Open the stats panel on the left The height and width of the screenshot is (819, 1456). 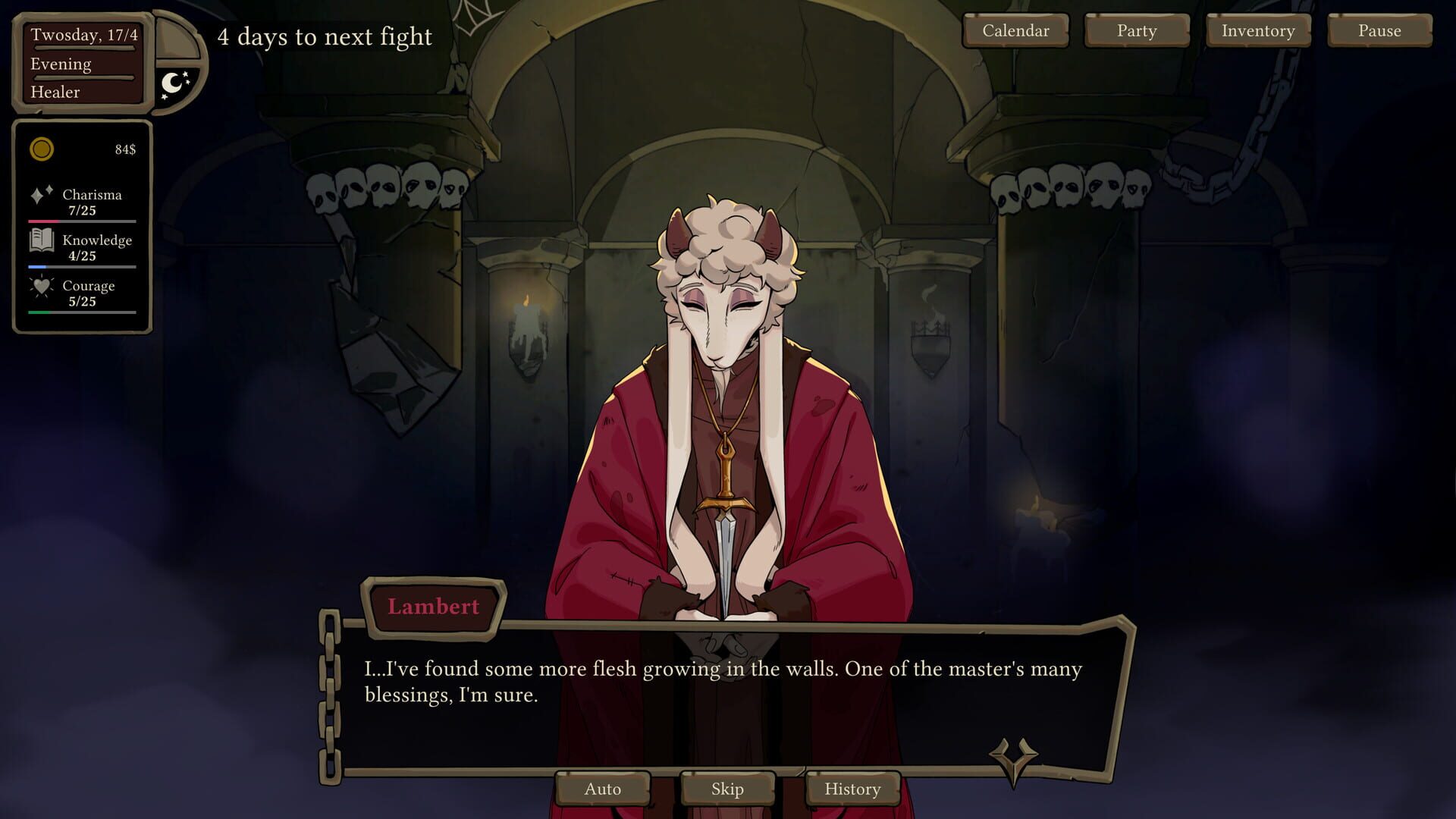pyautogui.click(x=80, y=227)
